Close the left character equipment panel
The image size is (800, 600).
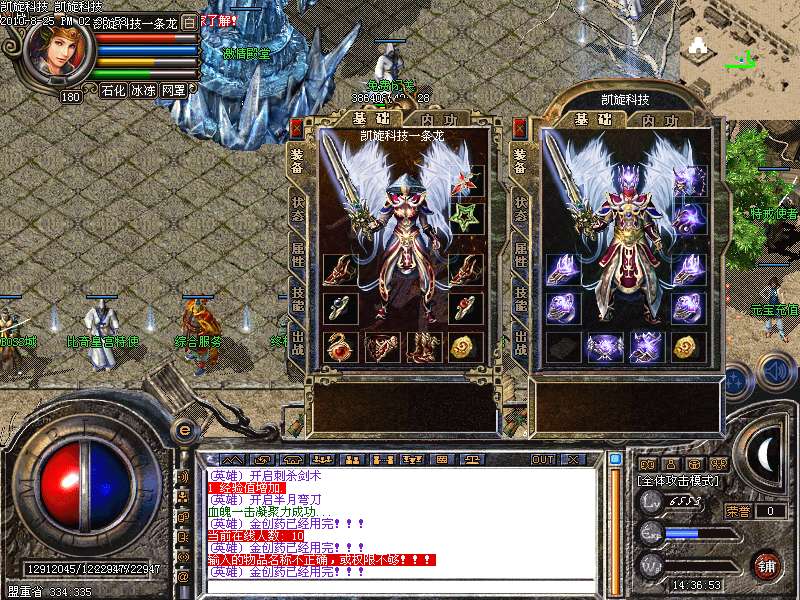pyautogui.click(x=296, y=129)
